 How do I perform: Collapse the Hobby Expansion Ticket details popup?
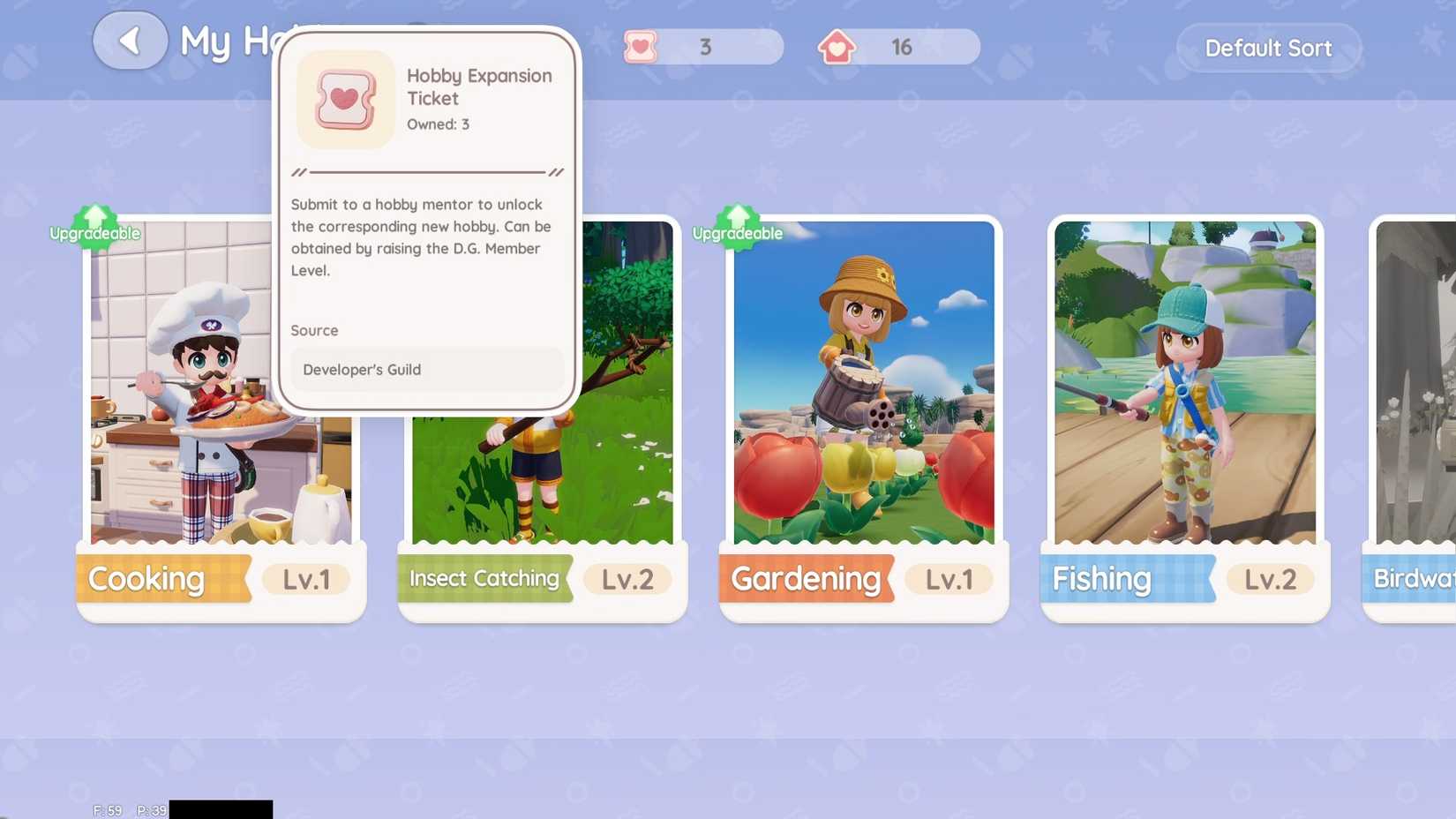pos(427,221)
